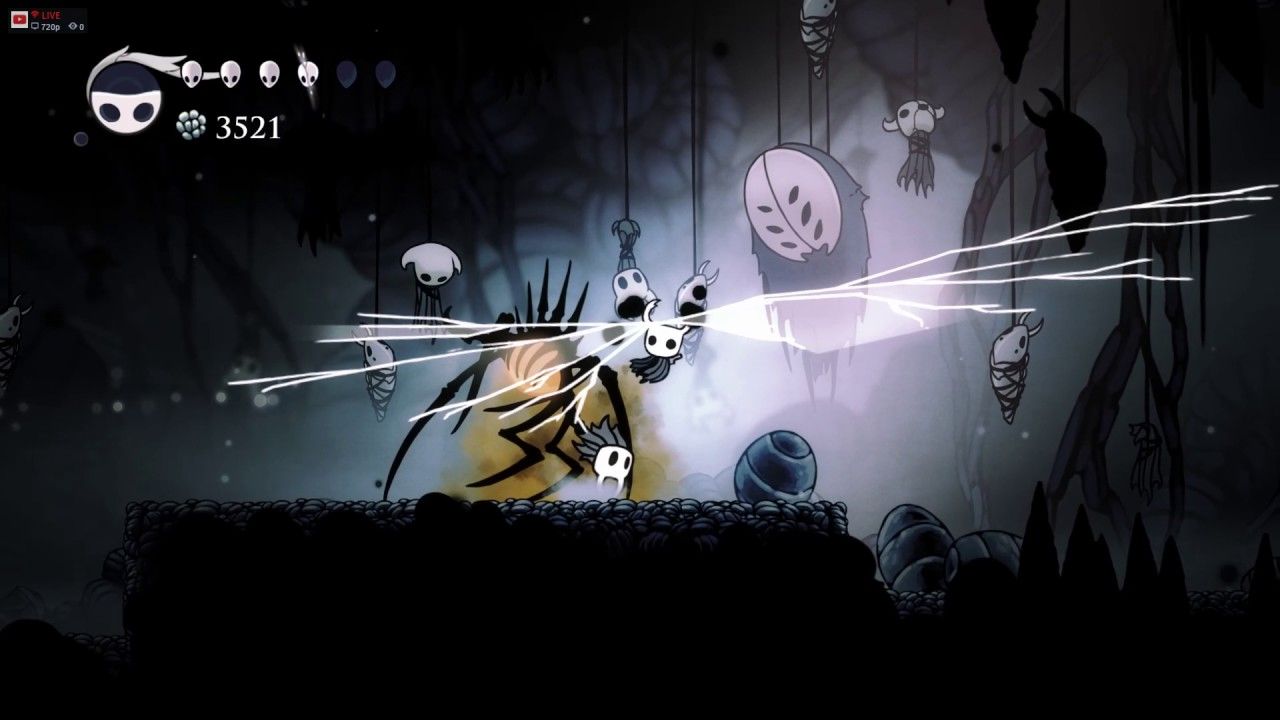This screenshot has width=1280, height=720.
Task: Click the red LIVE signal icon
Action: (36, 14)
